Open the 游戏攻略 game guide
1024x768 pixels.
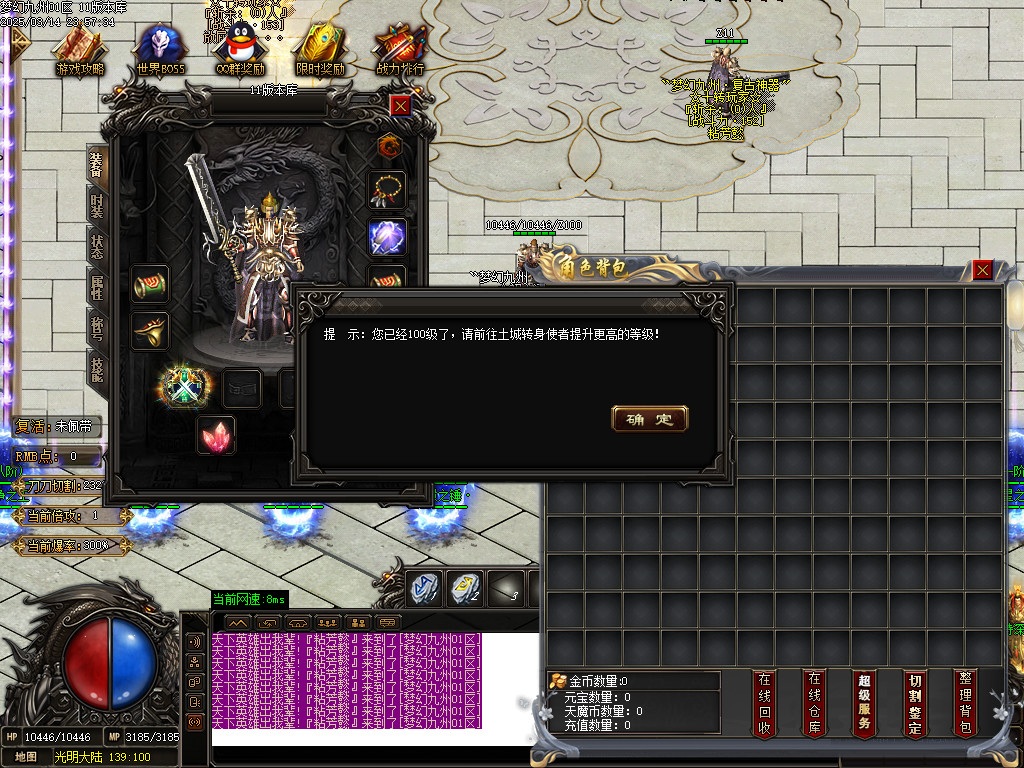pos(79,50)
